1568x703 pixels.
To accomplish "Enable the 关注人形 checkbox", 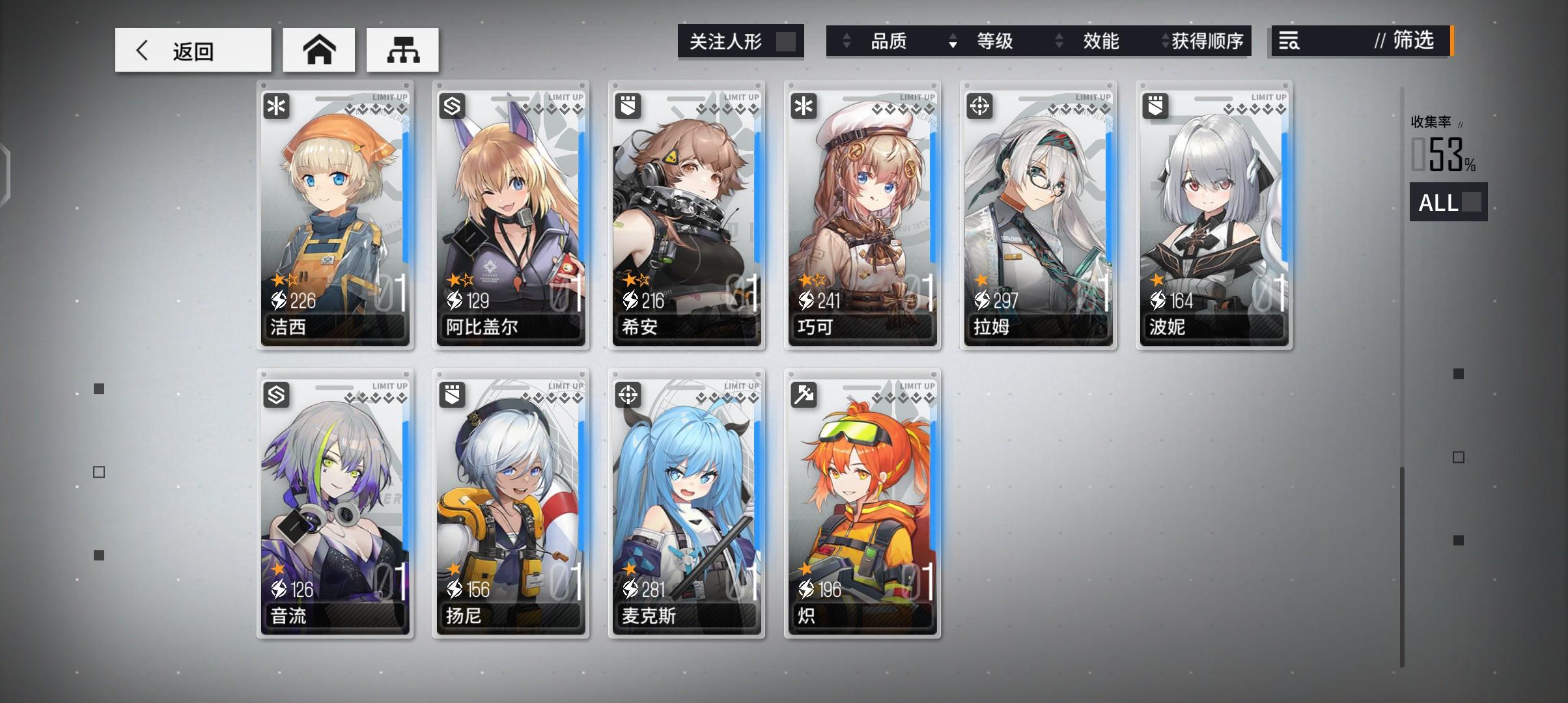I will (789, 41).
